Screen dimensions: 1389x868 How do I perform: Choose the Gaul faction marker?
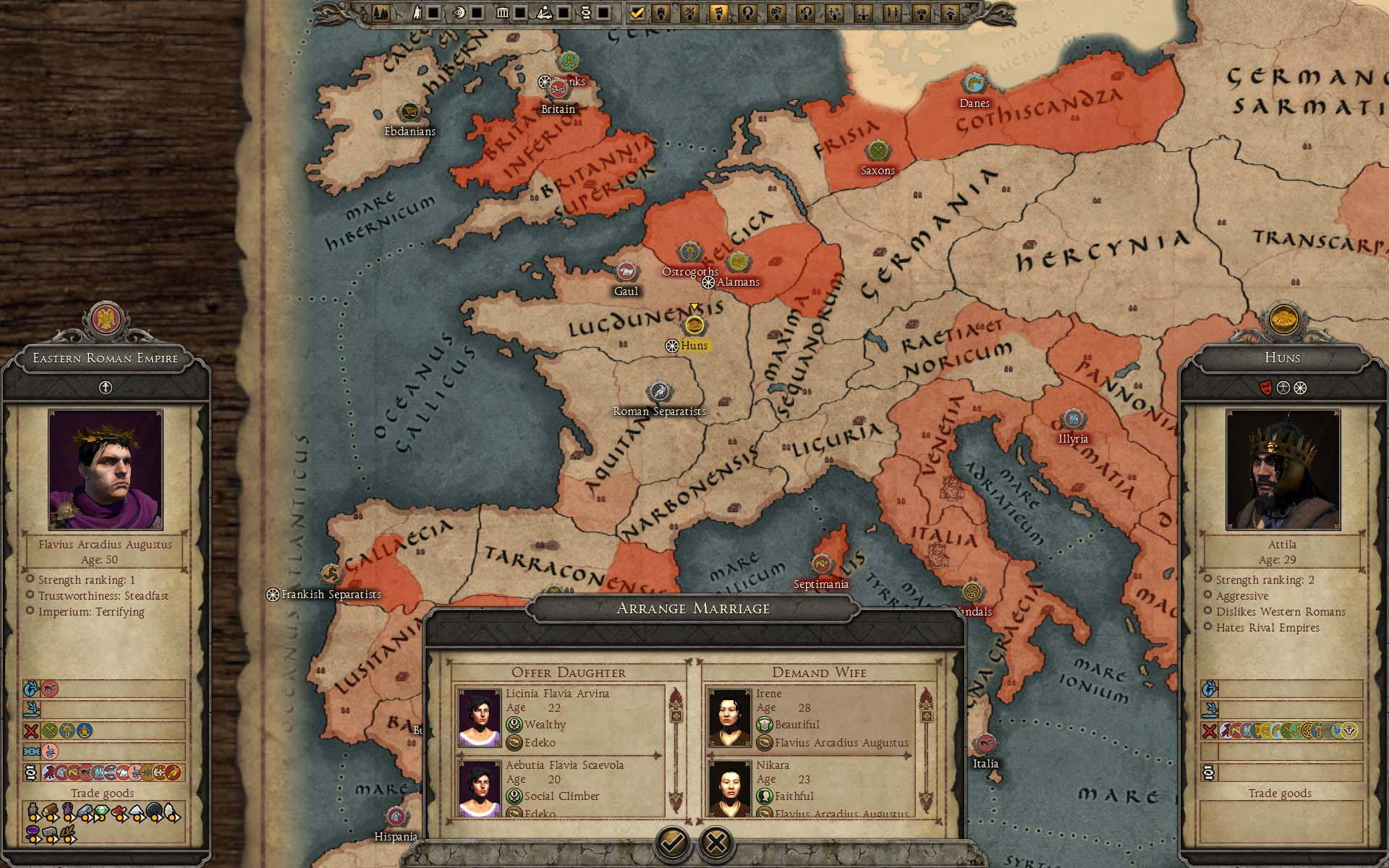pyautogui.click(x=626, y=272)
